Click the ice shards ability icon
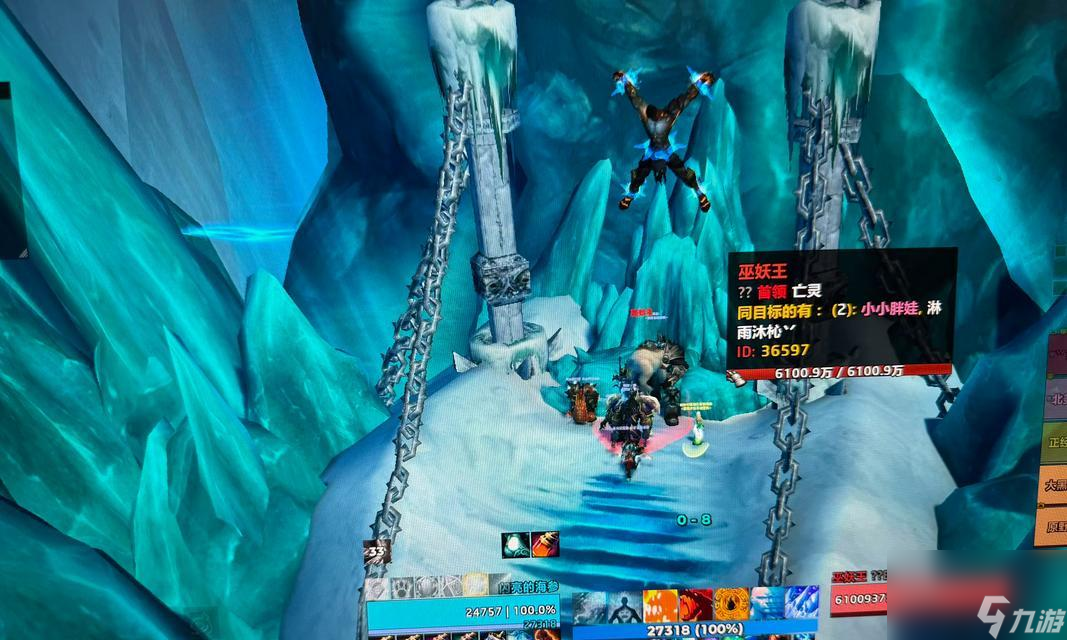Image resolution: width=1067 pixels, height=640 pixels. pos(802,605)
